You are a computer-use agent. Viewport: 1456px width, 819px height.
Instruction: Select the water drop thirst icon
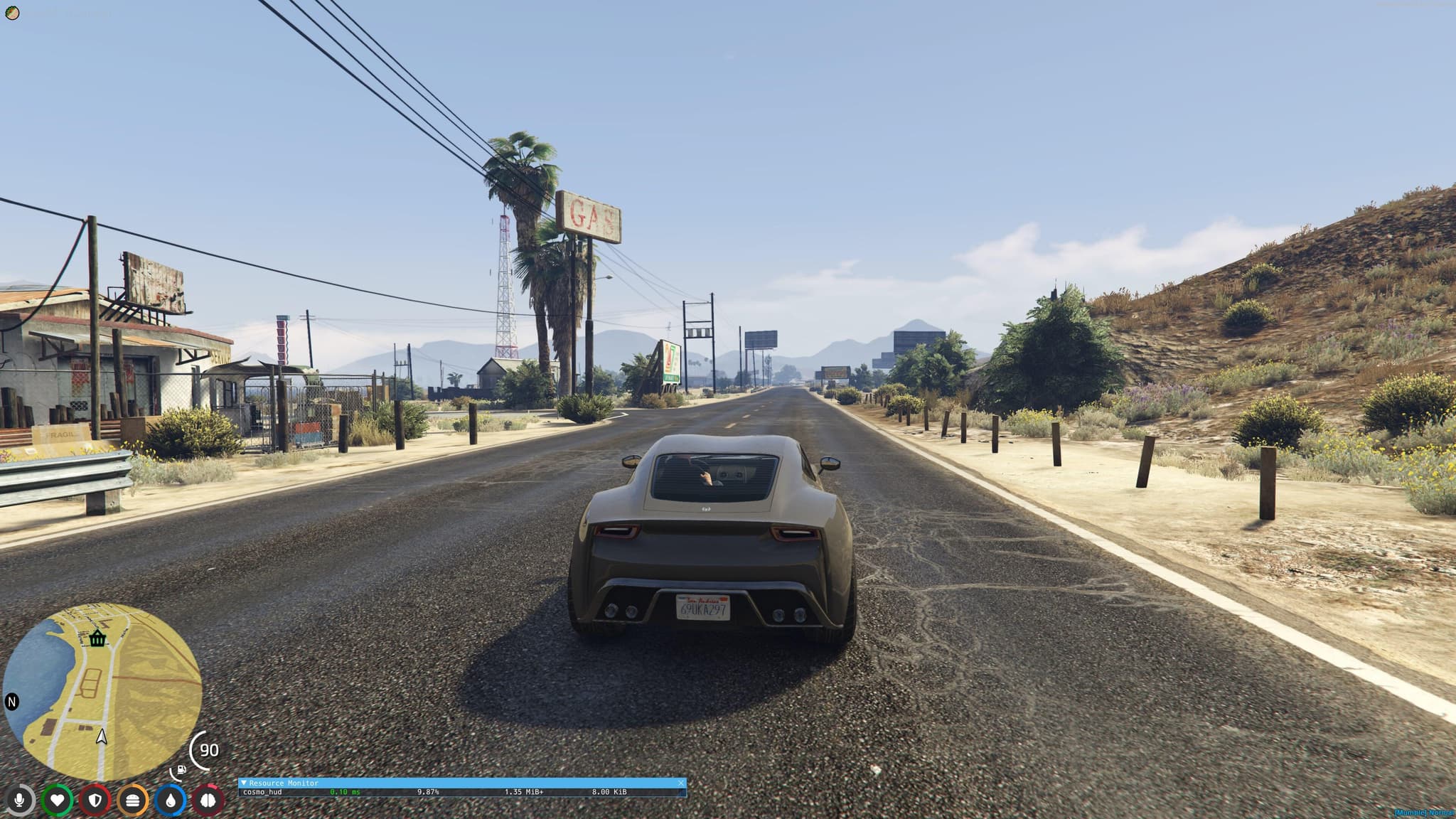pyautogui.click(x=171, y=800)
